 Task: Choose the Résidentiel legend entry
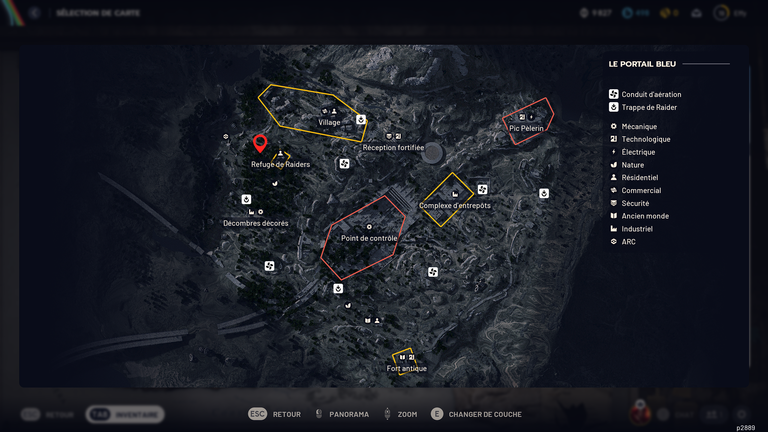pos(640,178)
